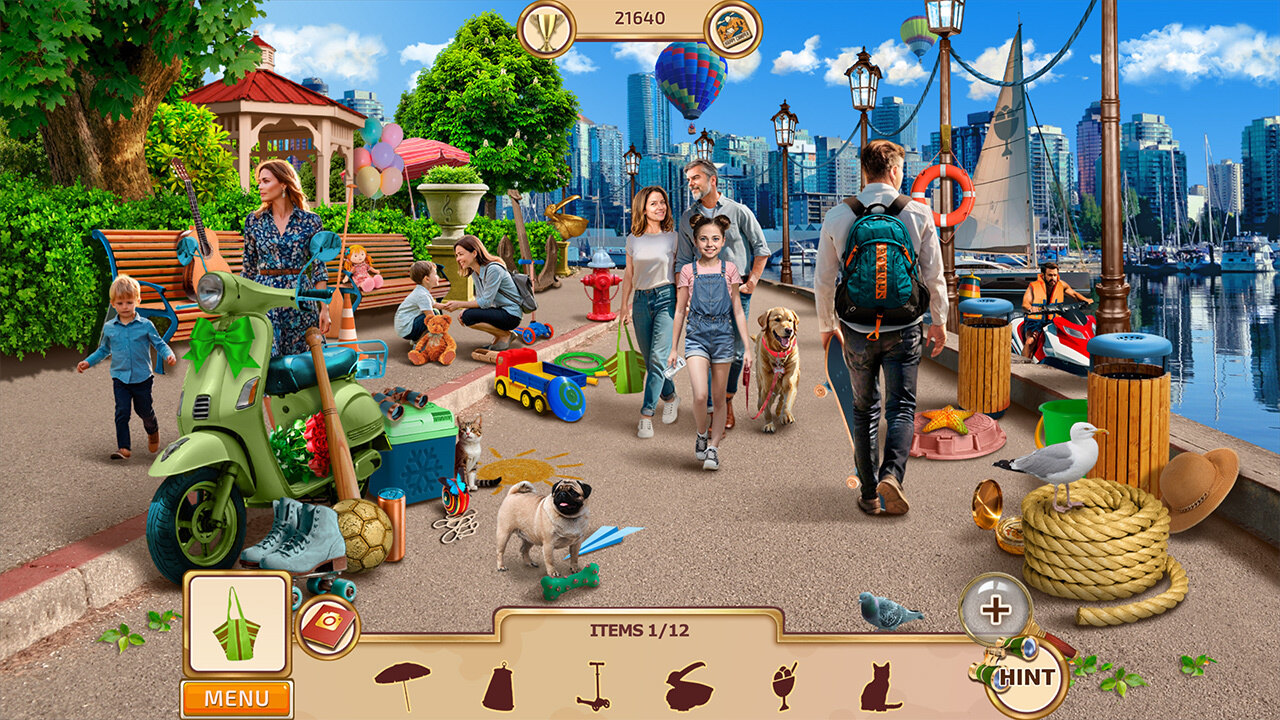Pick the ice cream sundae silhouette
The height and width of the screenshot is (720, 1280).
click(786, 686)
